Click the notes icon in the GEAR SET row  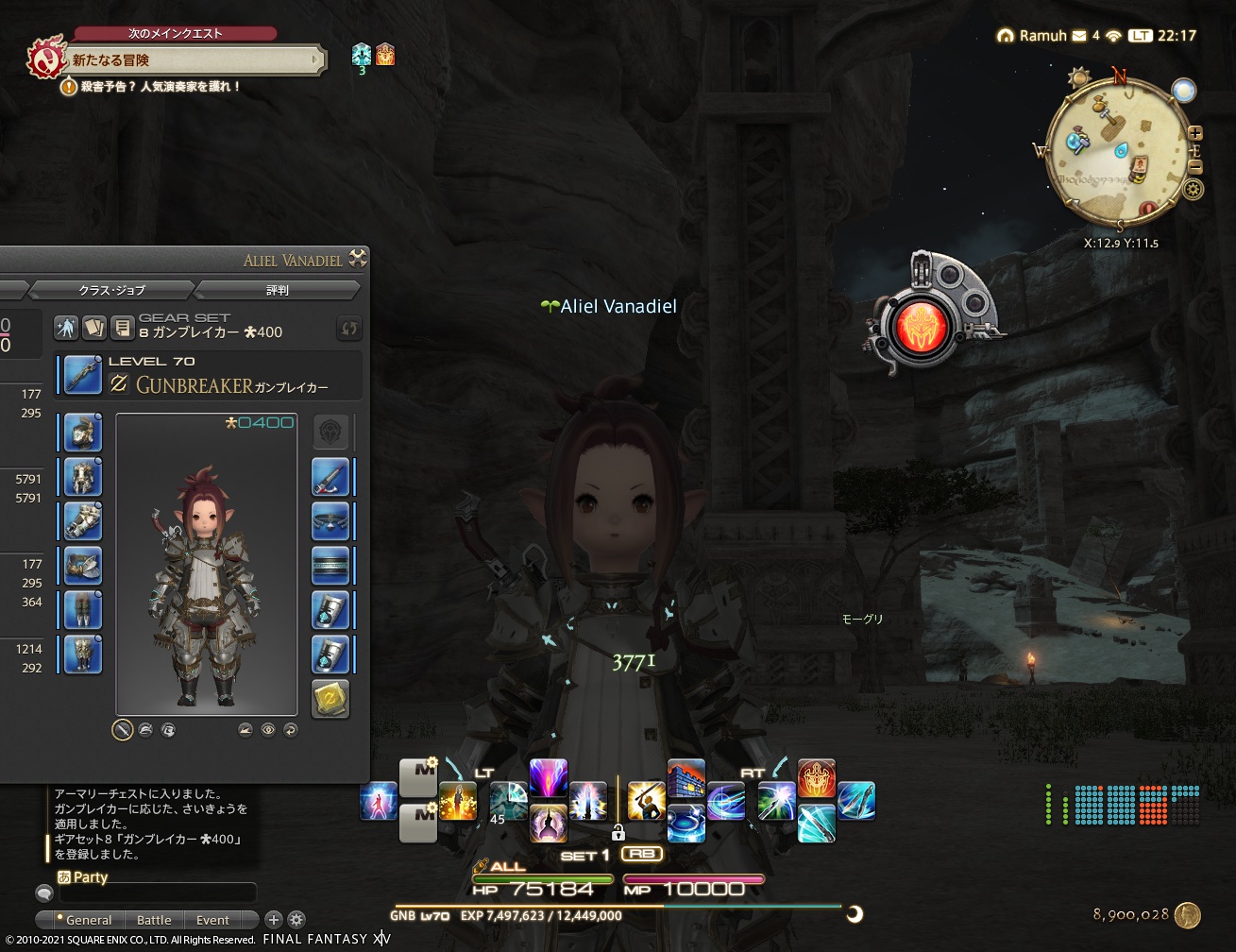coord(122,326)
